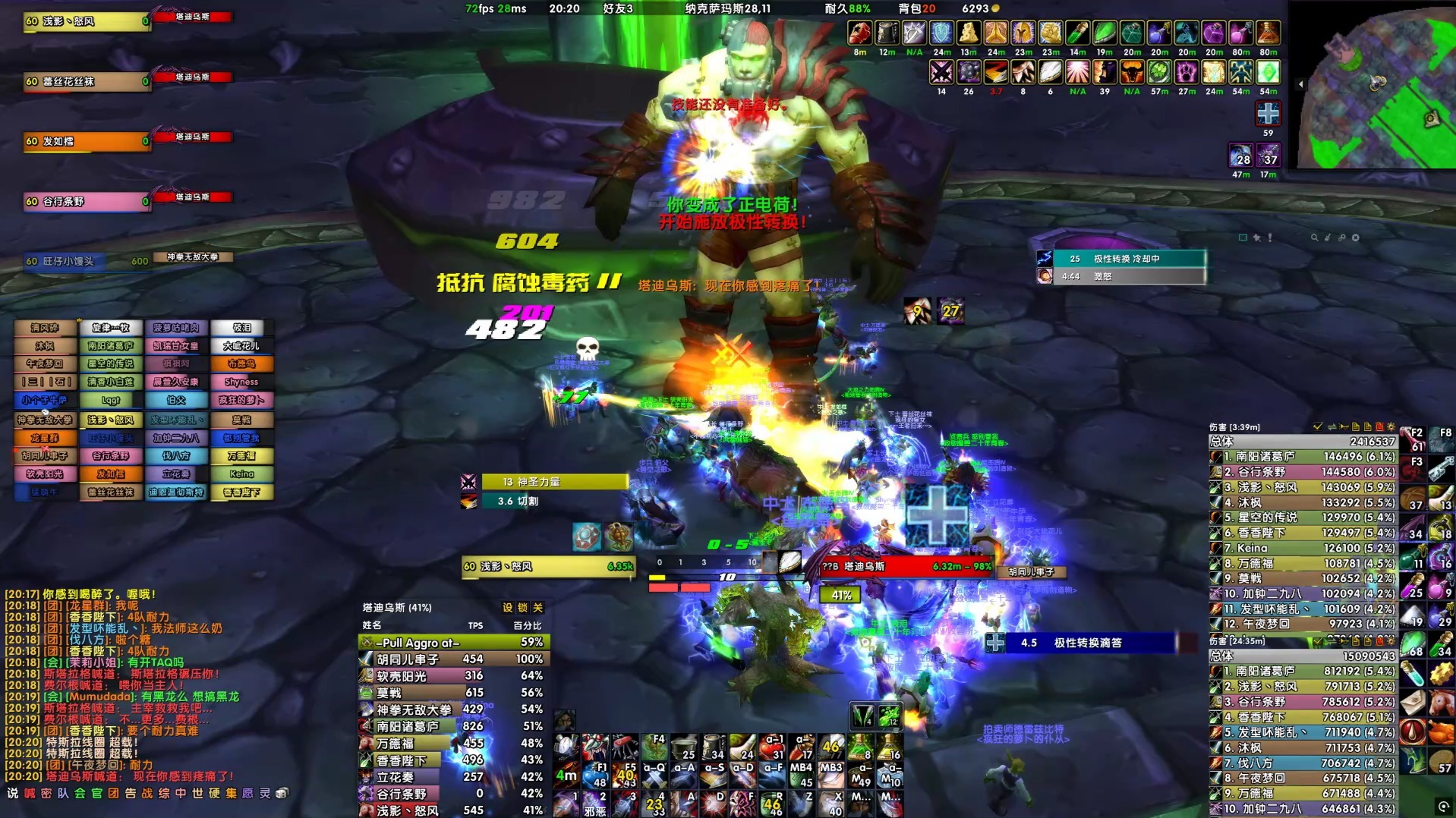Toggle the threat meter's 锁 lock button
This screenshot has height=818, width=1456.
pos(522,608)
